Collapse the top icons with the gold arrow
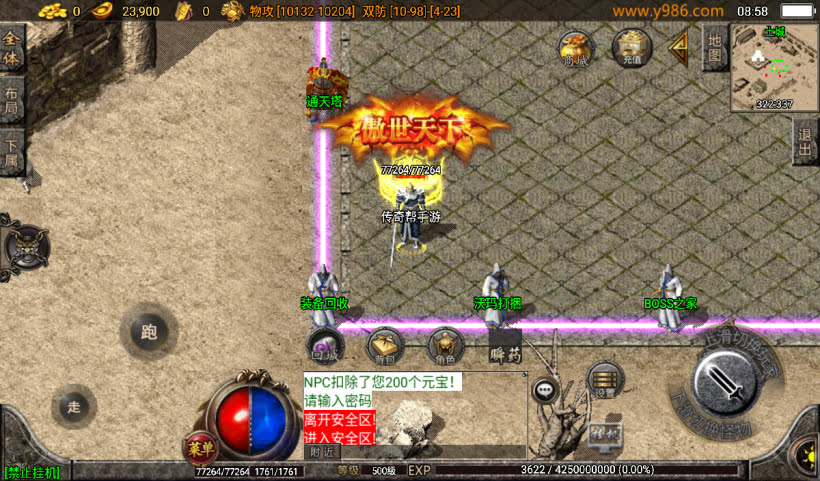820x481 pixels. click(680, 45)
